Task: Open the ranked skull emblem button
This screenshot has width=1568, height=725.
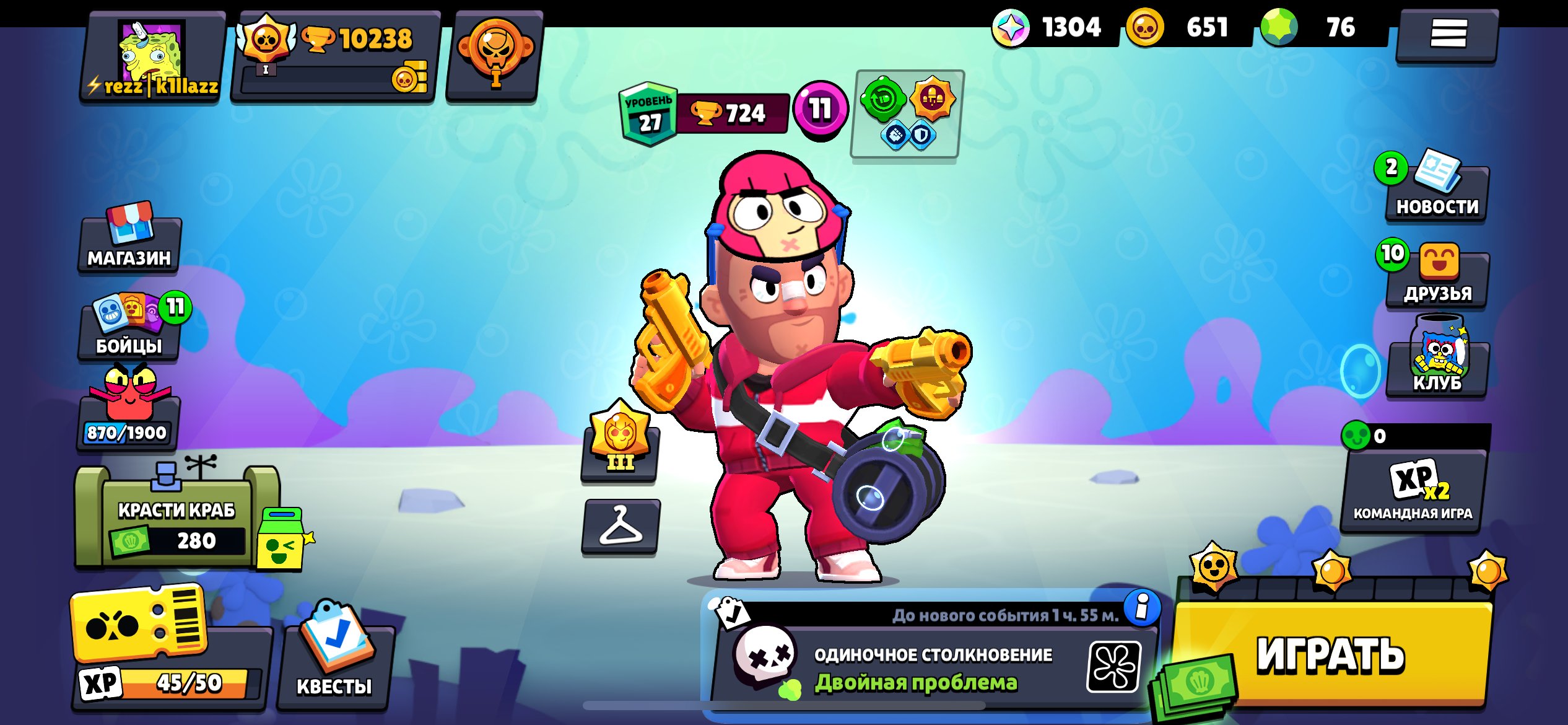Action: 494,57
